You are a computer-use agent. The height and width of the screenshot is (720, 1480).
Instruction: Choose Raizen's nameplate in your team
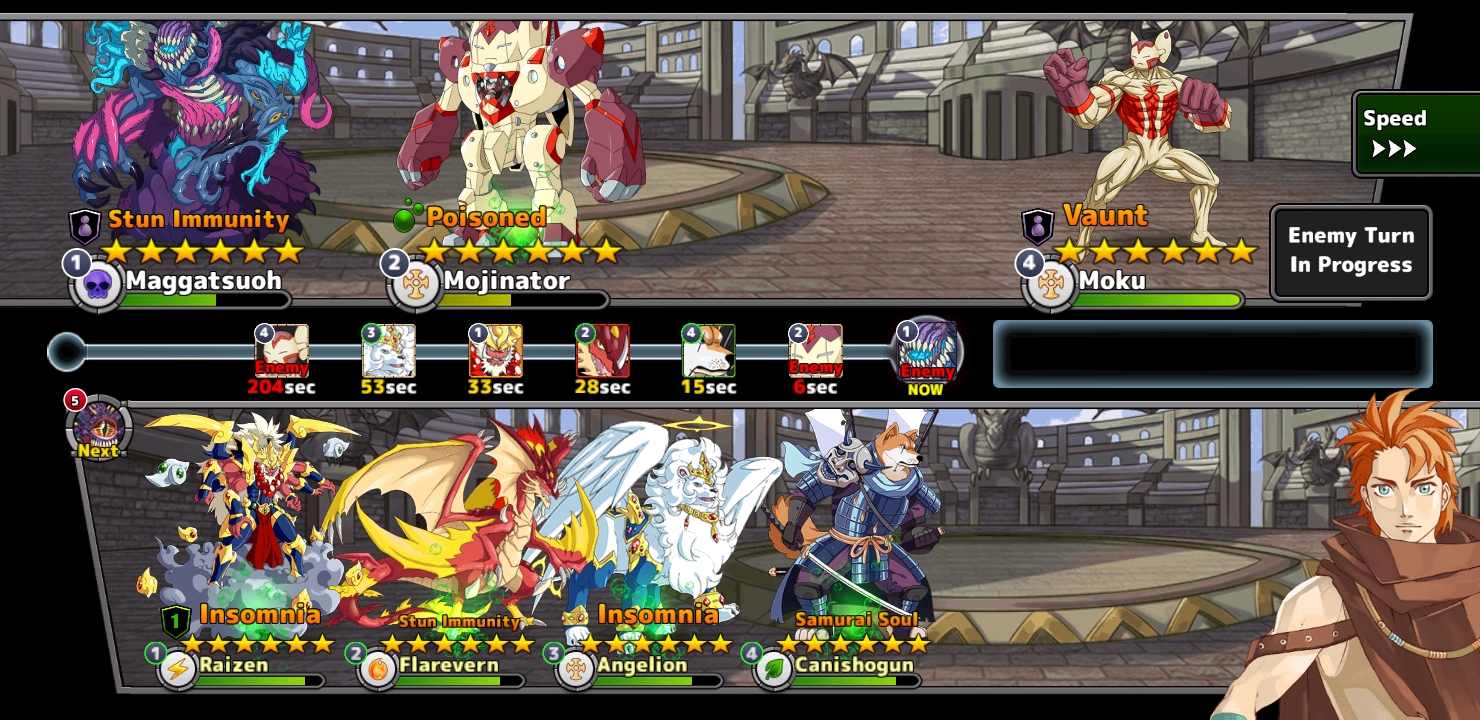(x=233, y=665)
